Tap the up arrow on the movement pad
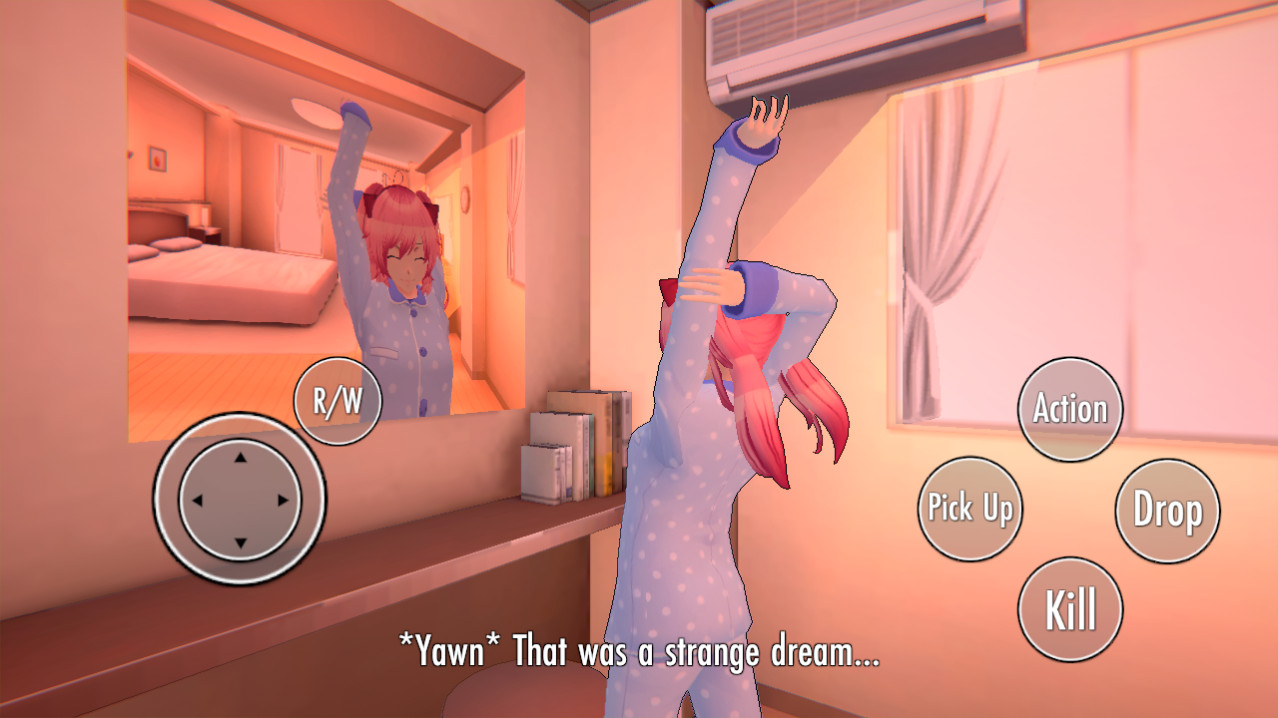The image size is (1278, 718). (239, 458)
